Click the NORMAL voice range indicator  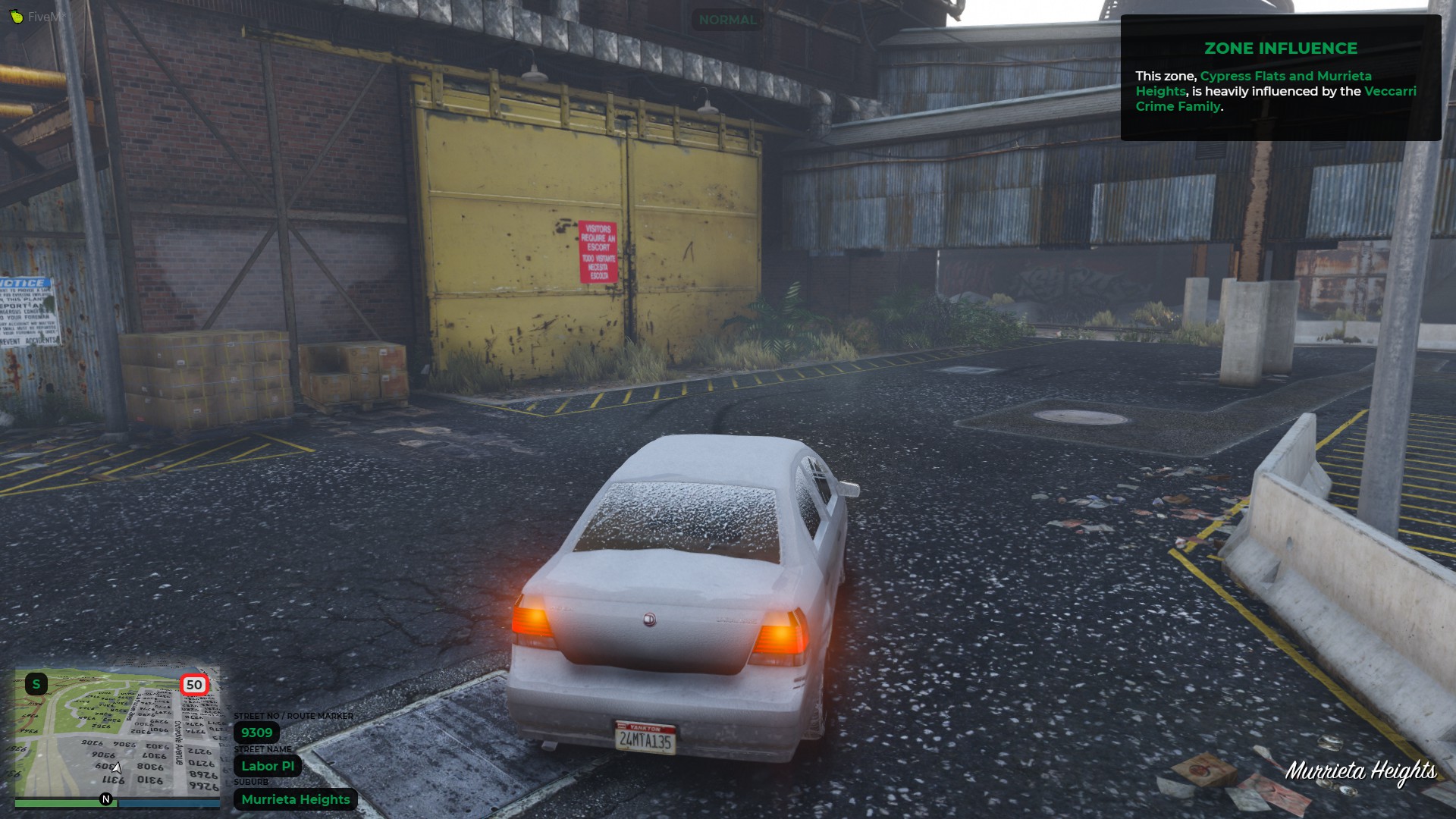727,20
